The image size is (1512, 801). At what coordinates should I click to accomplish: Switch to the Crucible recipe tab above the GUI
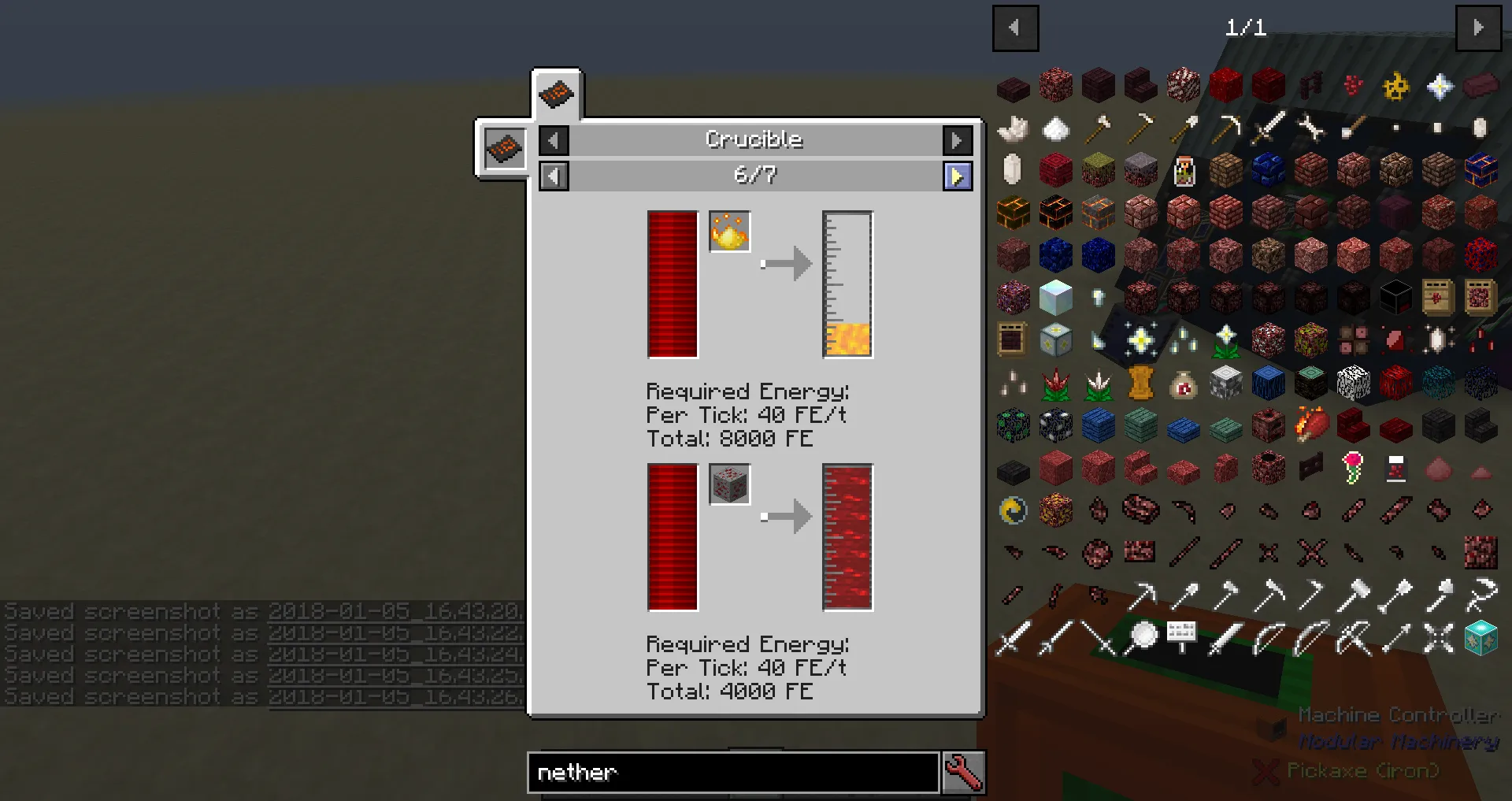tap(558, 94)
